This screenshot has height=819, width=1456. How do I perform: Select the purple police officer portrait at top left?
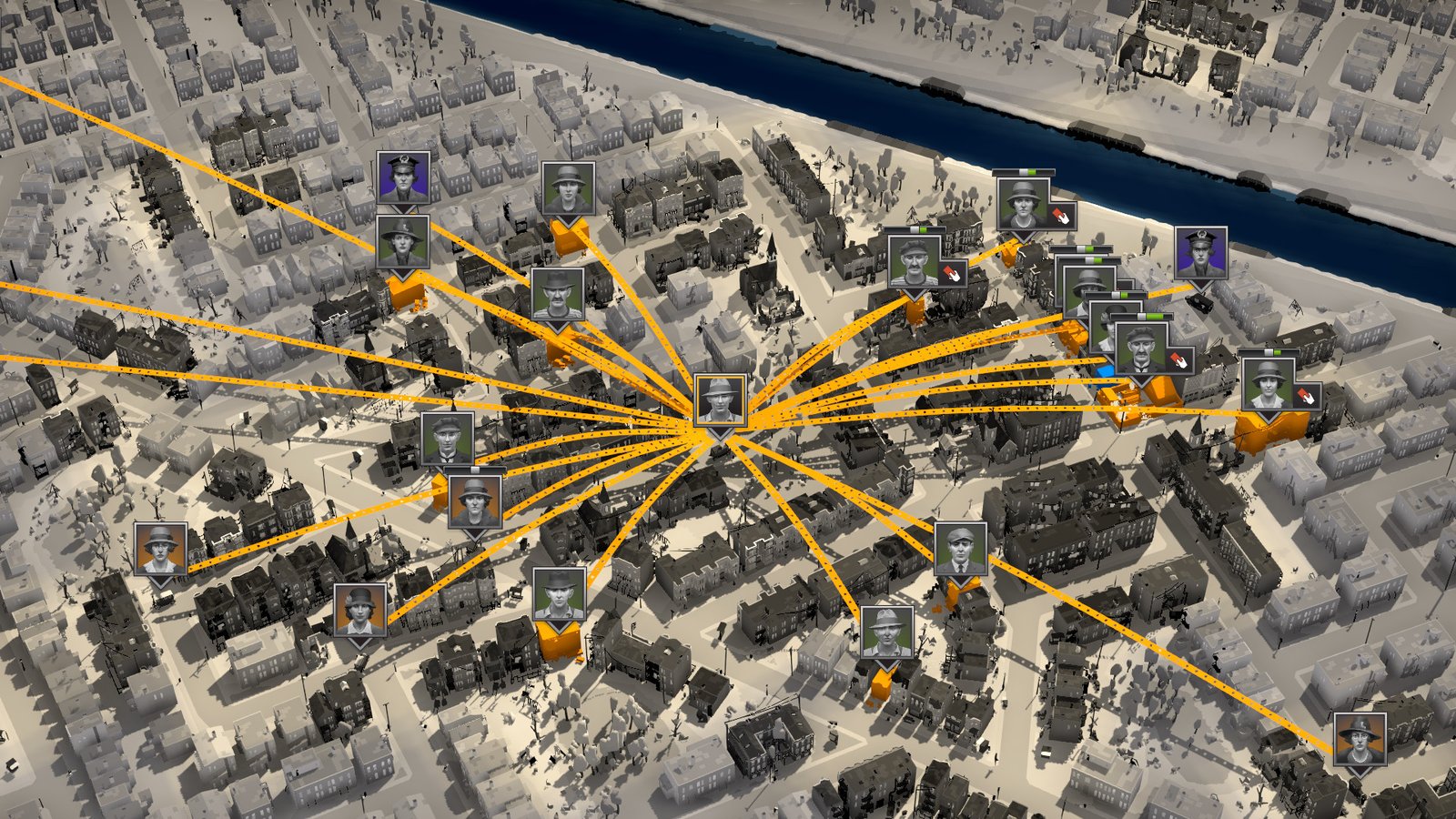point(403,178)
